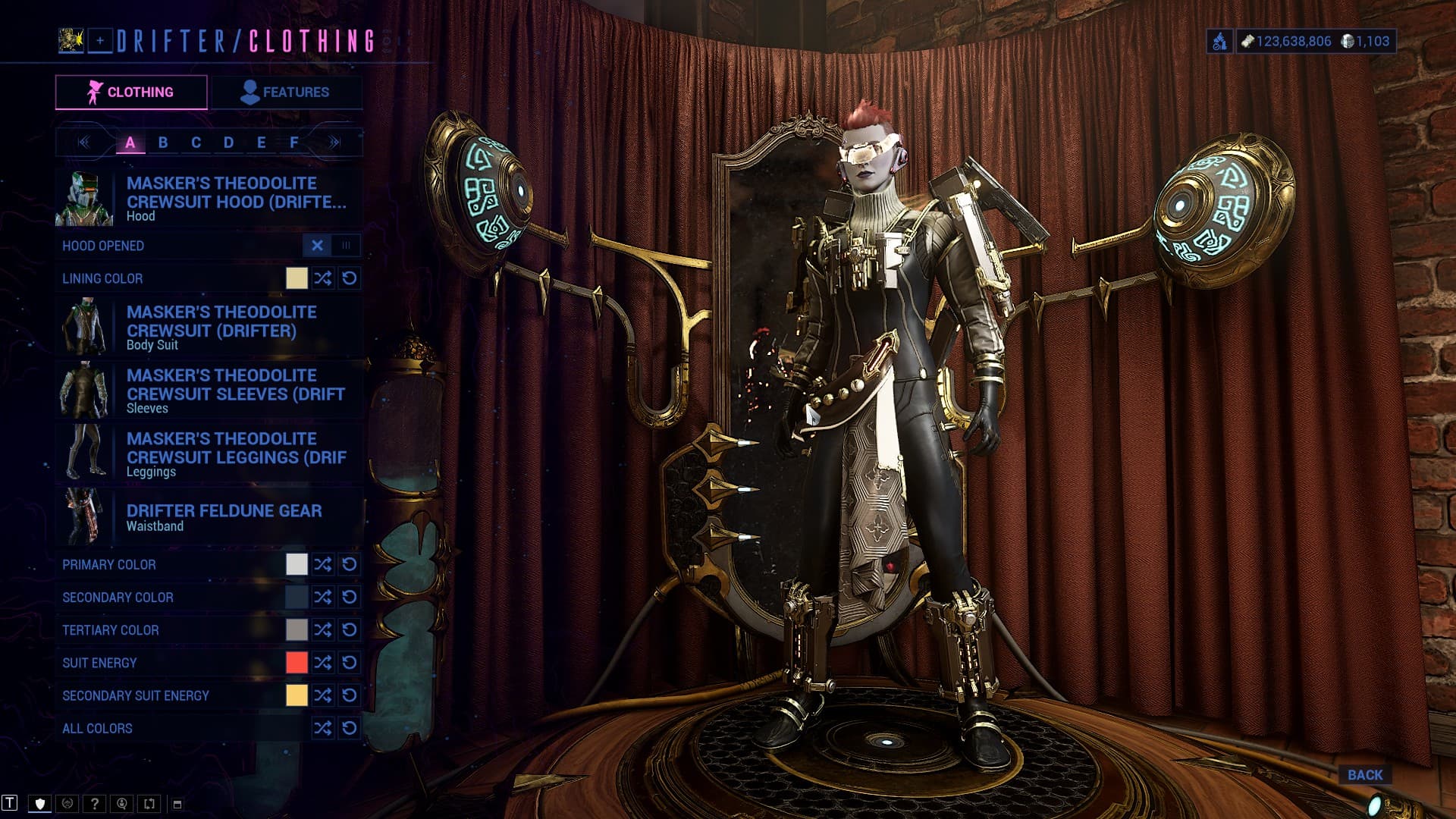Pick the Lining Color swatch
Screen dimensions: 1456x819
297,278
